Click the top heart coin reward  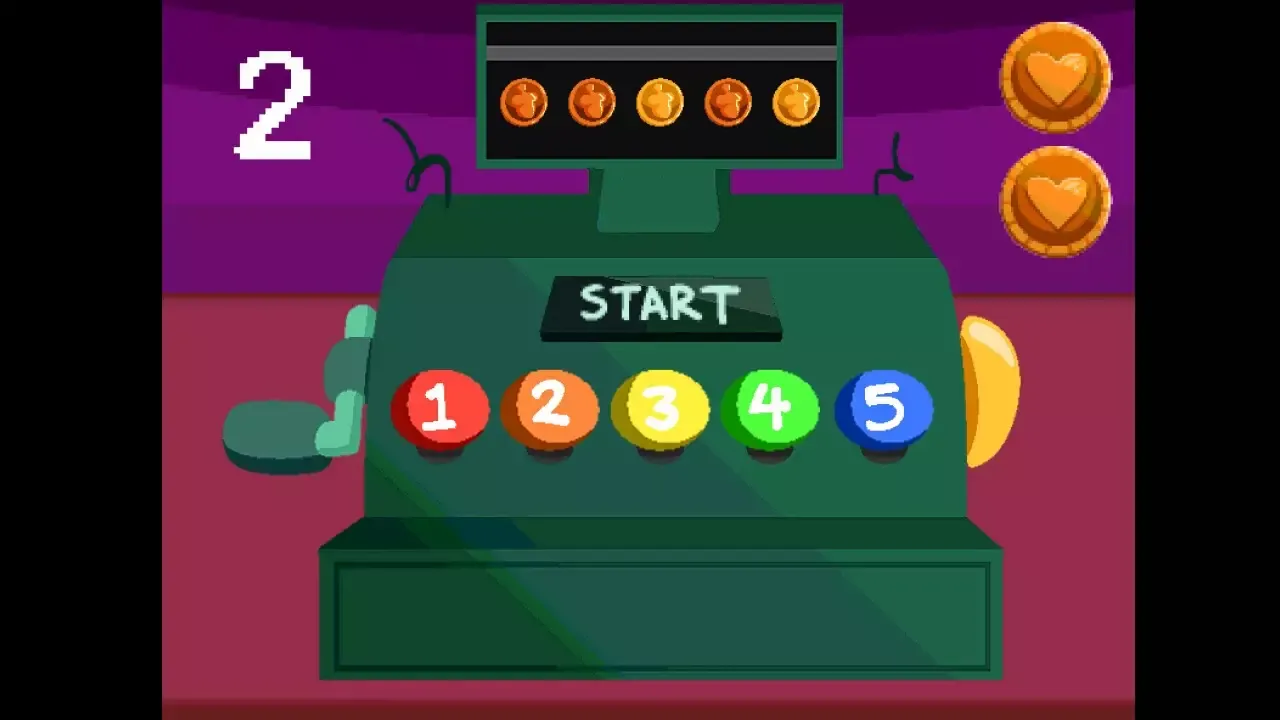[x=1055, y=76]
